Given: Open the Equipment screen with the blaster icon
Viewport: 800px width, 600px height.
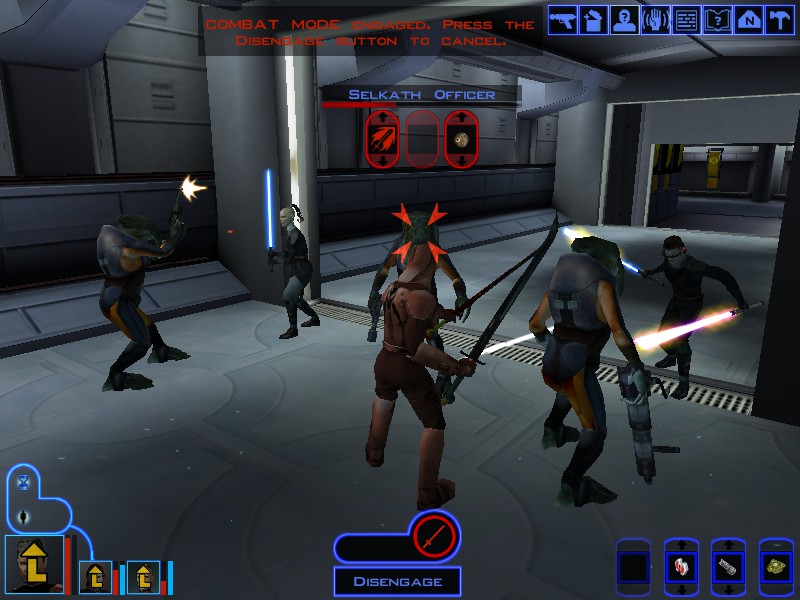Looking at the screenshot, I should point(563,20).
